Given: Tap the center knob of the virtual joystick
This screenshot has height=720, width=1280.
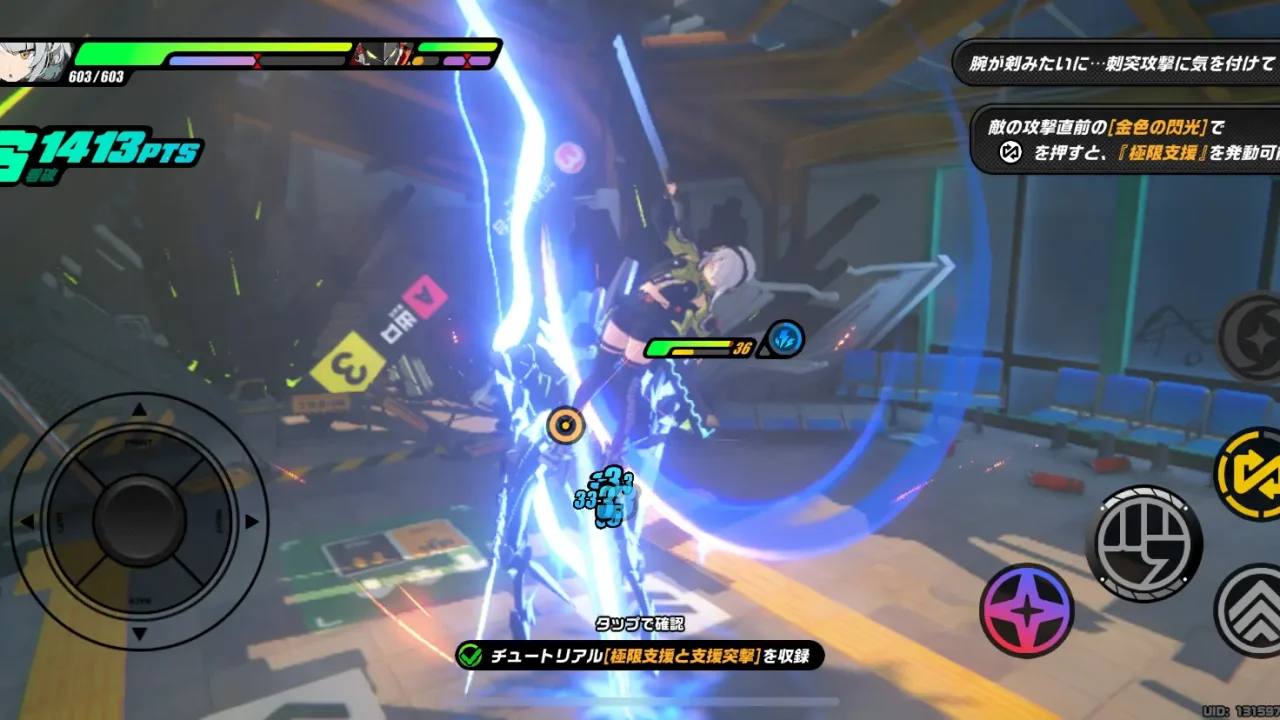Looking at the screenshot, I should click(140, 520).
